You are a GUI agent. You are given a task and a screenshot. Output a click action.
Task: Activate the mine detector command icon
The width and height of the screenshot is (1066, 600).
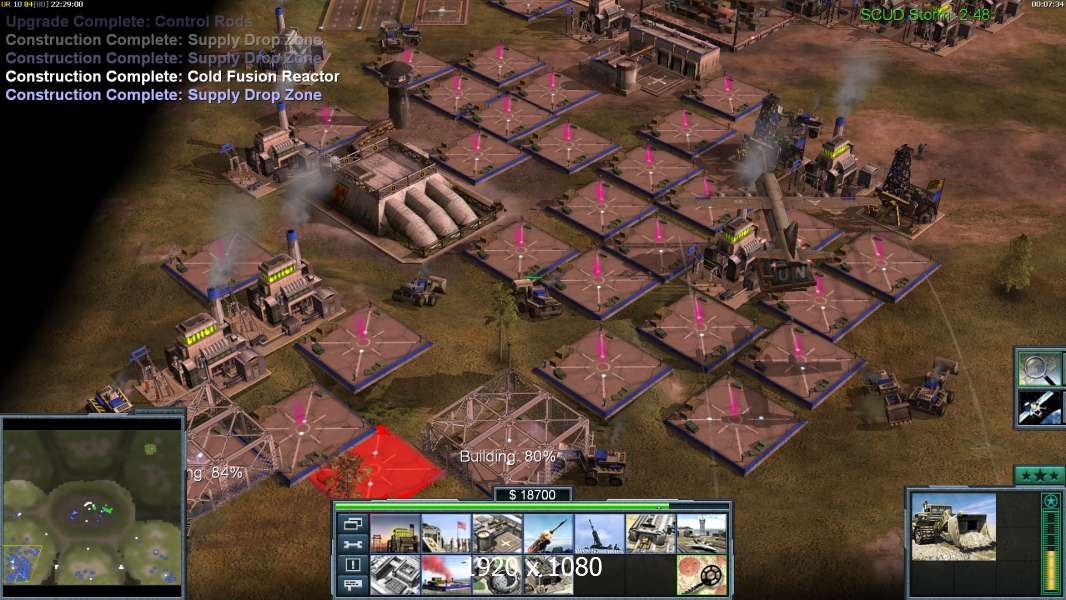tap(702, 575)
